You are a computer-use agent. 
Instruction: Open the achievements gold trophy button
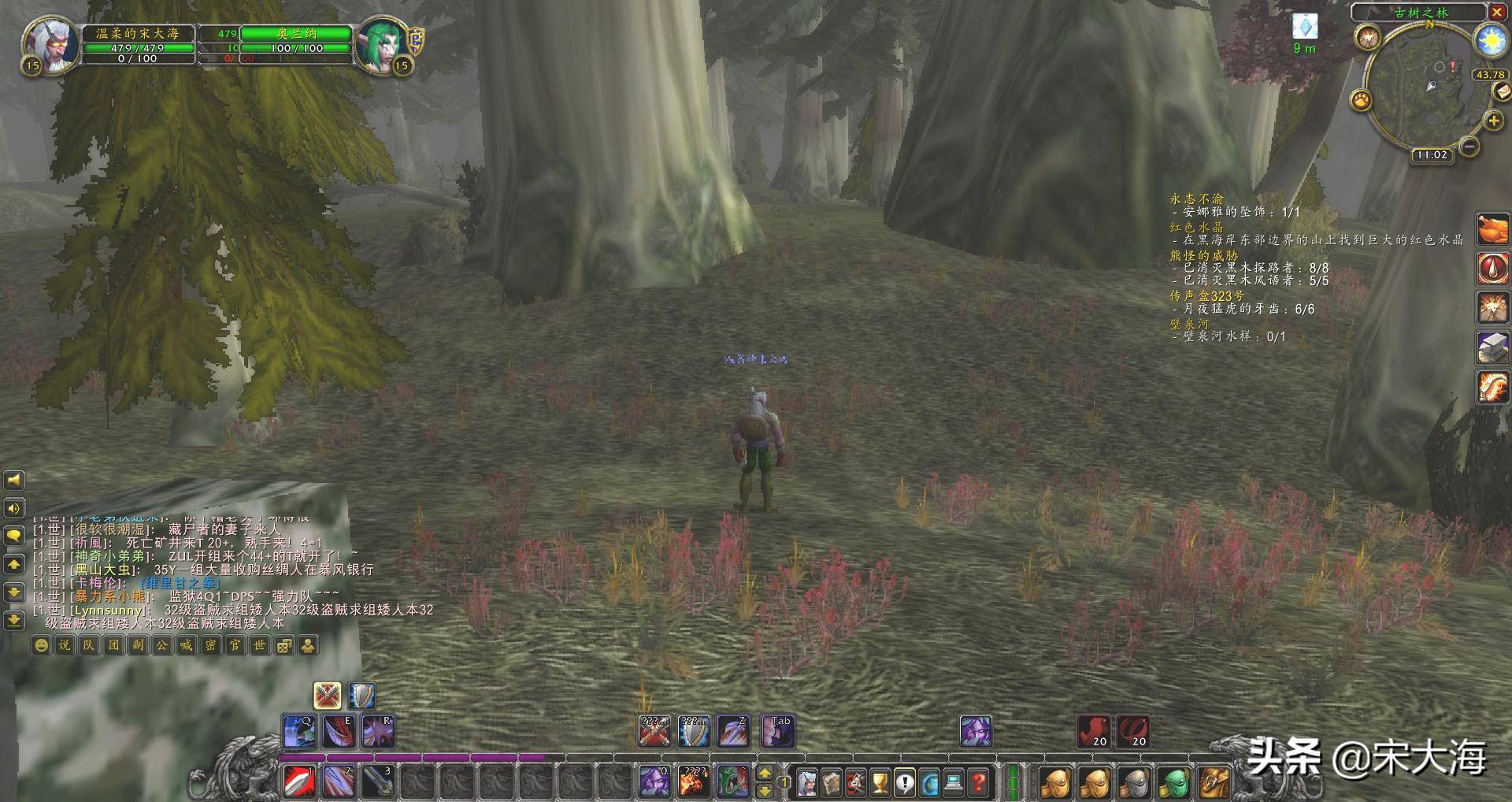click(x=880, y=782)
